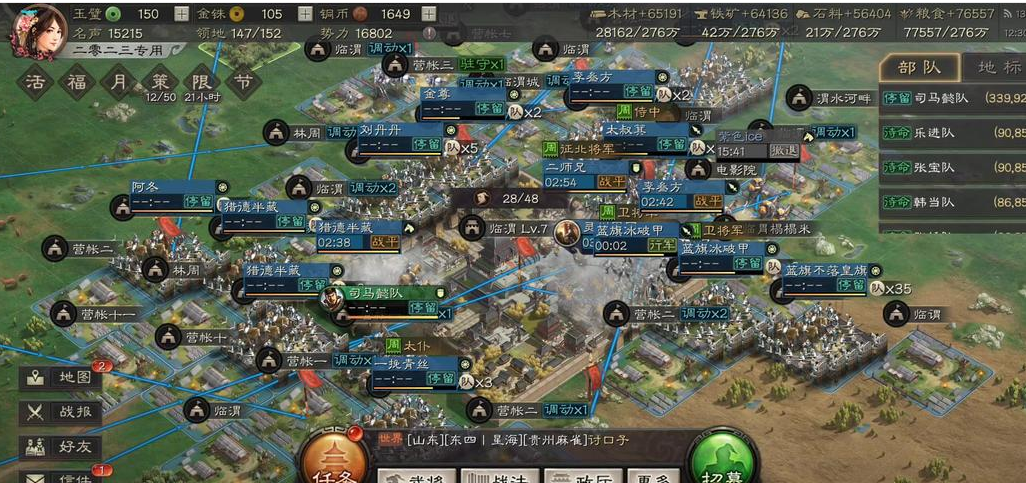This screenshot has width=1026, height=483.
Task: Switch to the 部队 troops tab
Action: point(919,68)
